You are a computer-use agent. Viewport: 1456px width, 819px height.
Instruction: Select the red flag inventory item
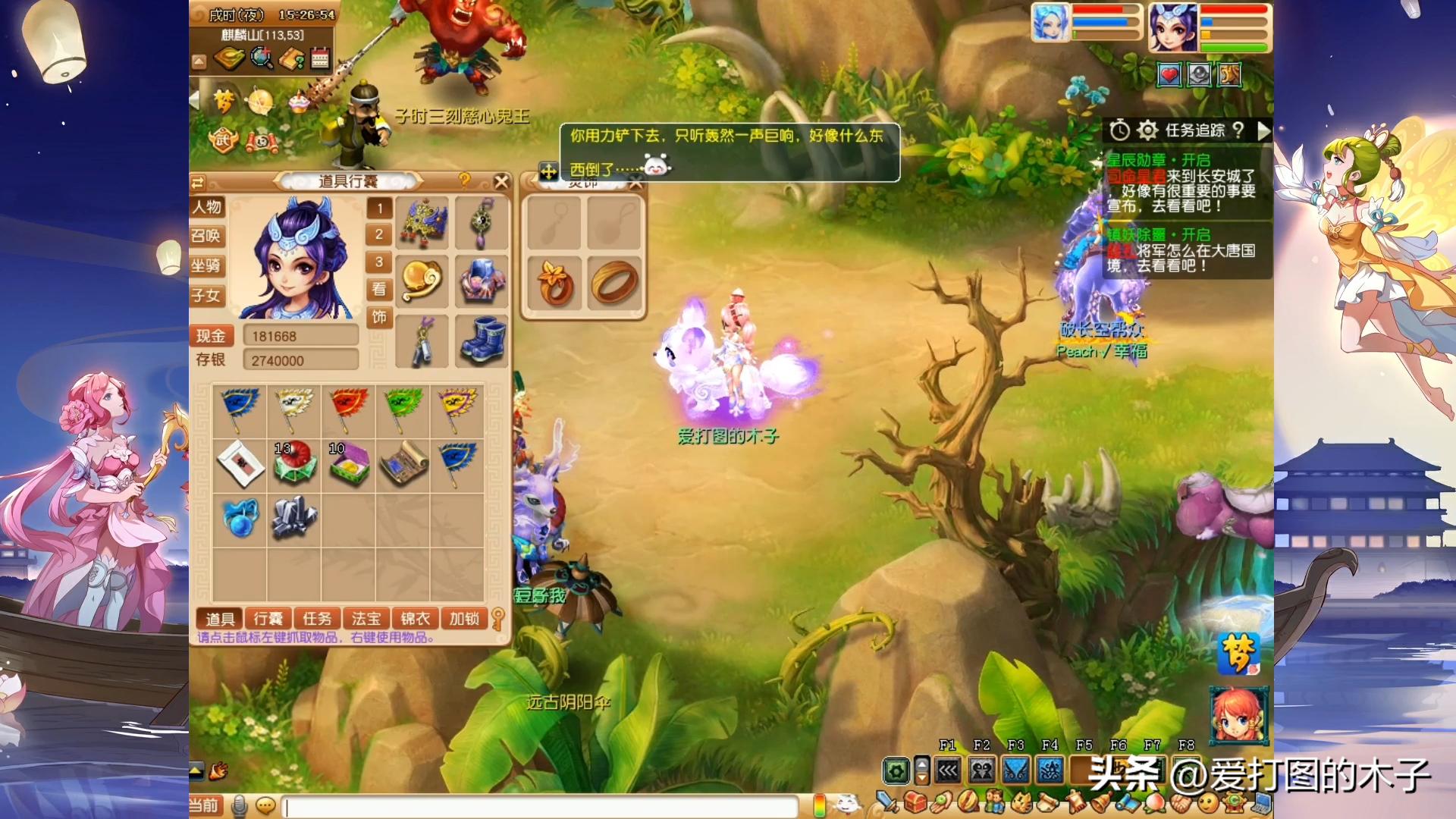click(348, 407)
